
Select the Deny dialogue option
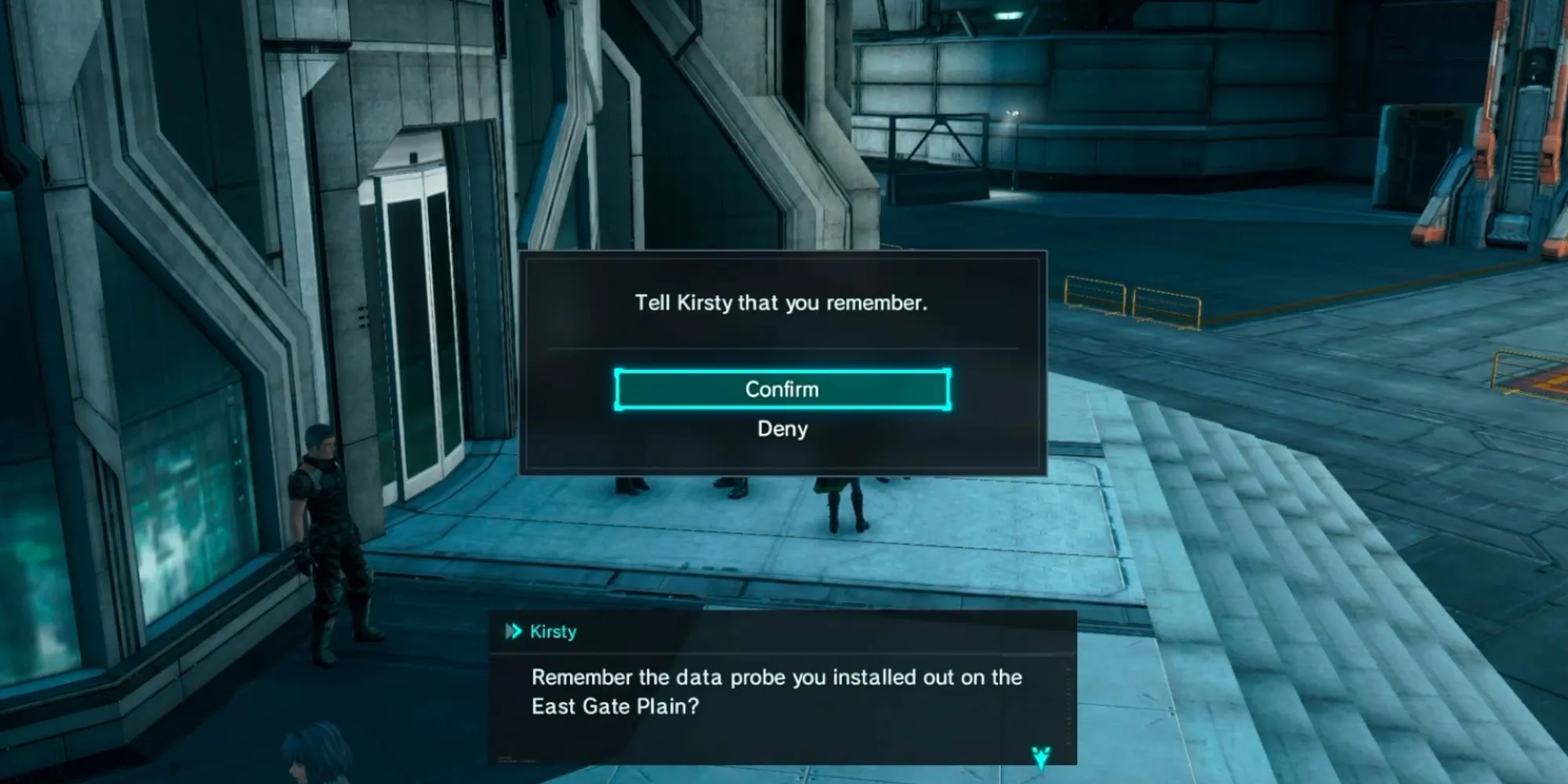(x=782, y=429)
